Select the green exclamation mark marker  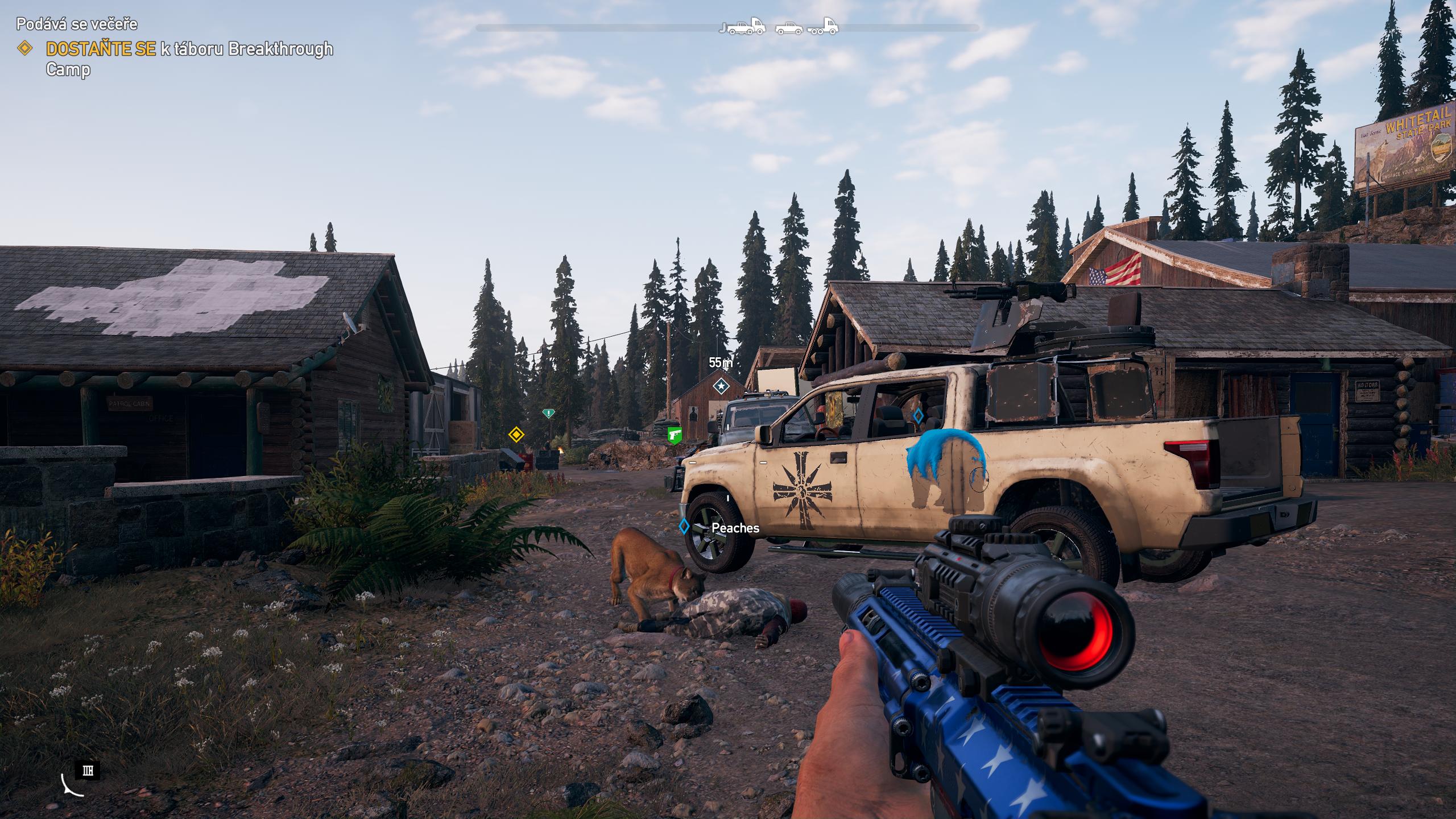(548, 413)
